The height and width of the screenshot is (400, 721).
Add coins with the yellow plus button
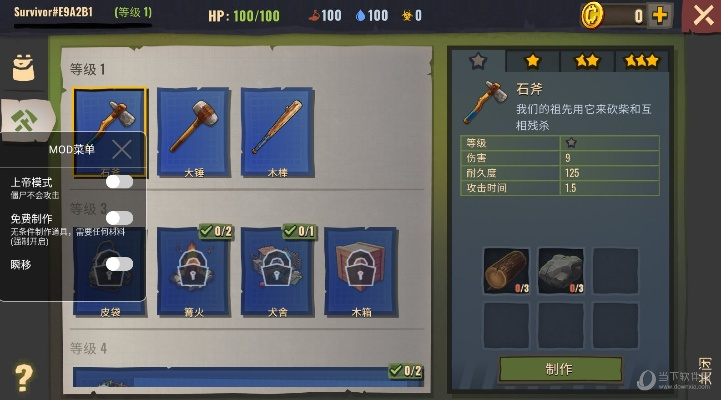660,15
